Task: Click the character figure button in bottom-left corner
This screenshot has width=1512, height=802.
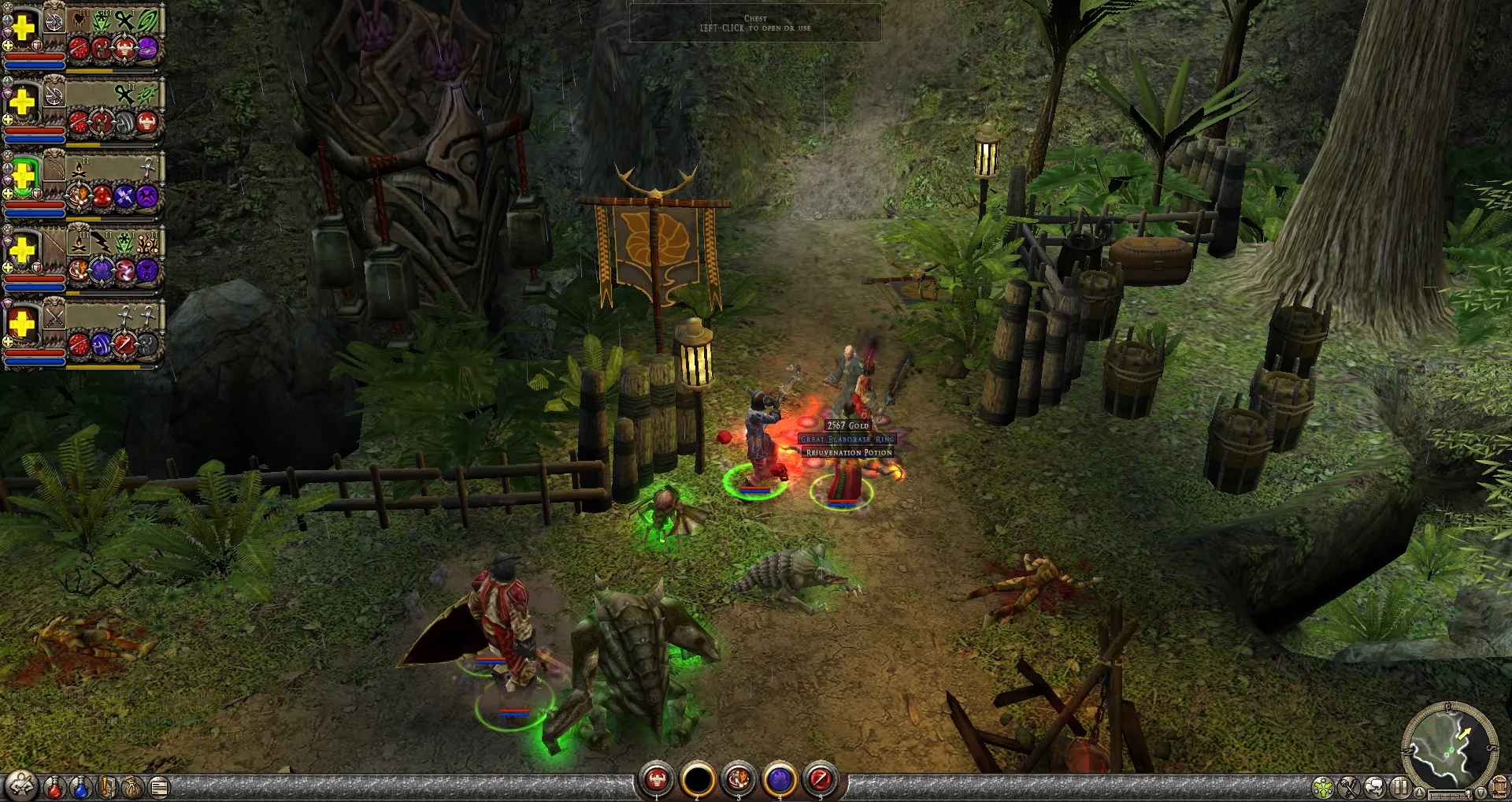Action: pos(21,785)
